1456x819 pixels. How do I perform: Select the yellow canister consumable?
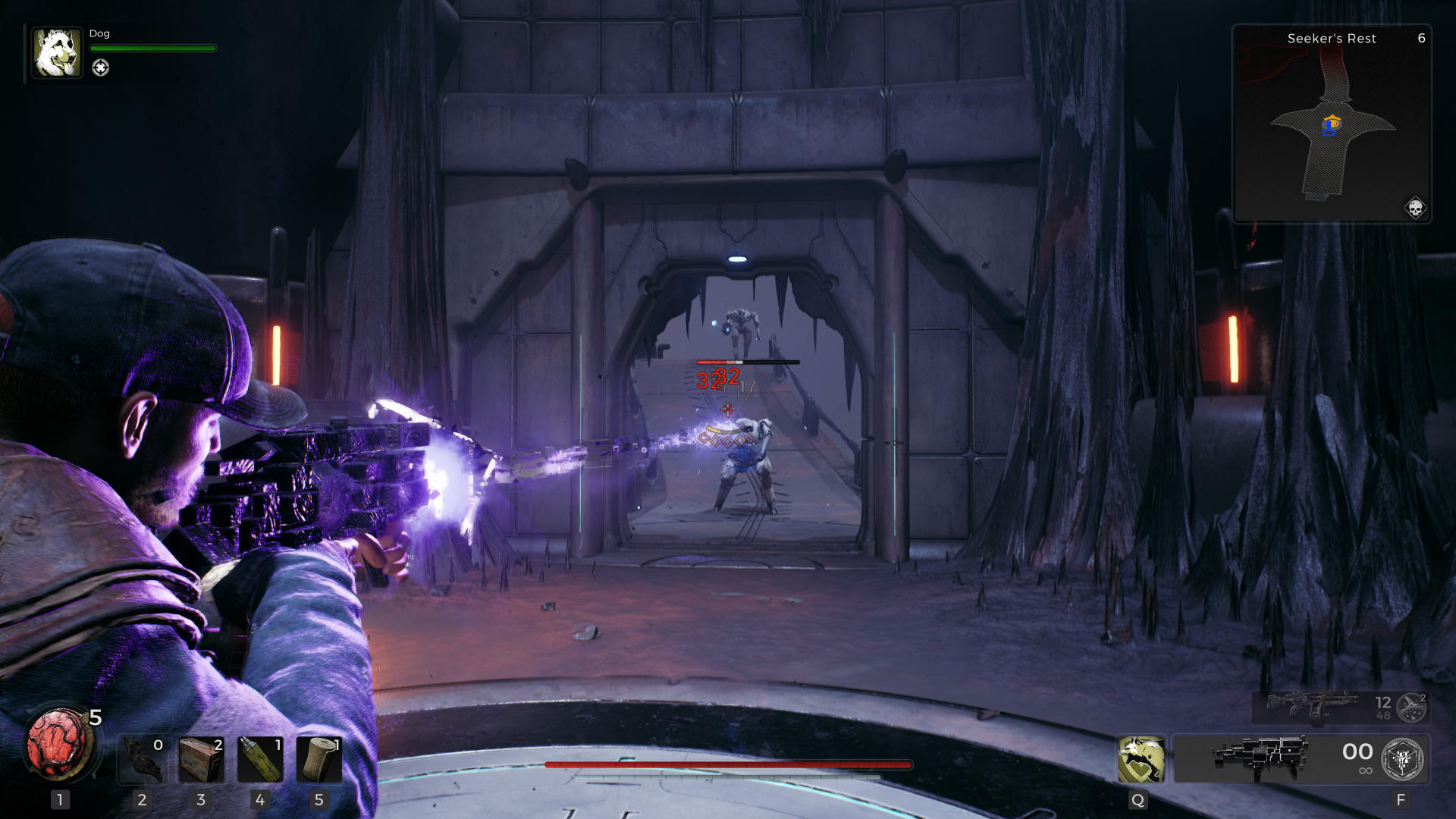259,759
